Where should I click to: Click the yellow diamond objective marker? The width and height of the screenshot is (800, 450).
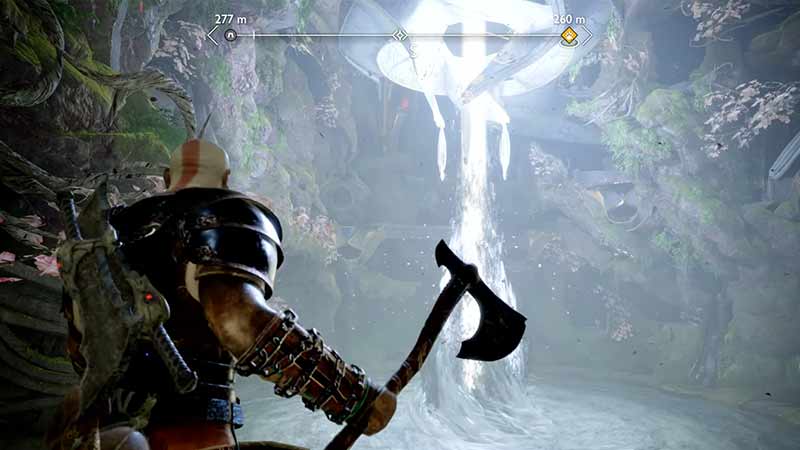(568, 36)
